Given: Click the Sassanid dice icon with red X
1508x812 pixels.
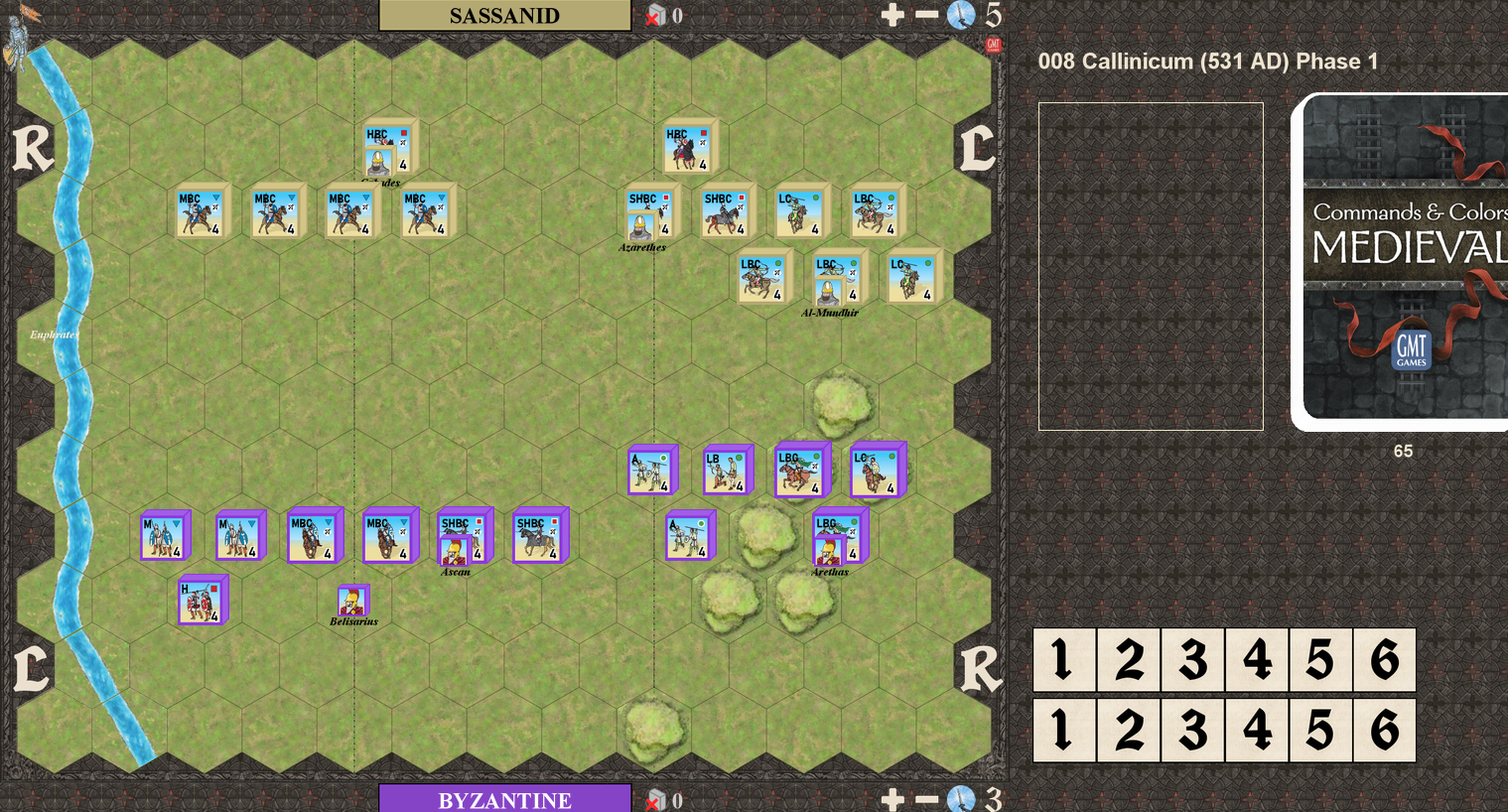Looking at the screenshot, I should pos(655,15).
